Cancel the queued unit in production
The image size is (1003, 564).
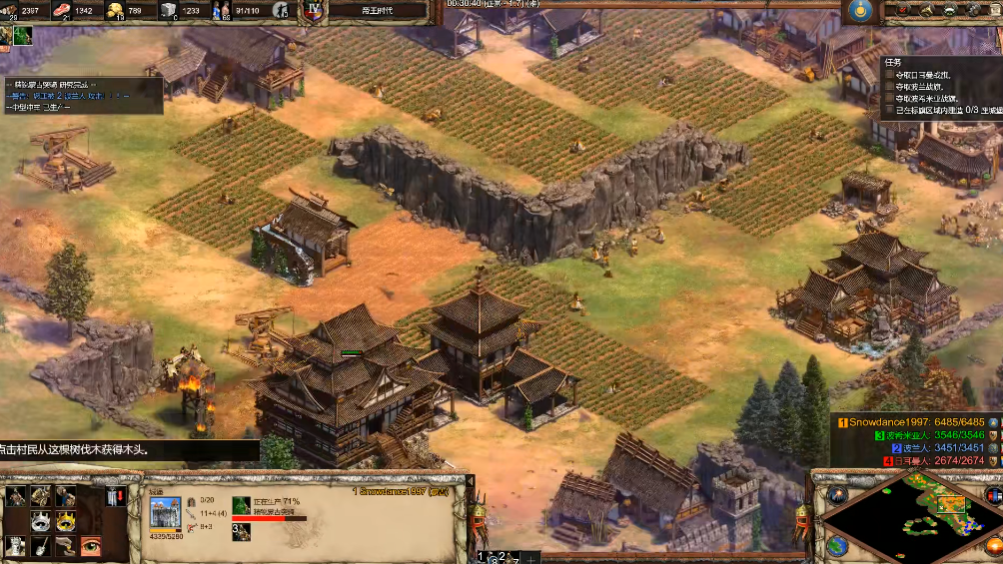point(241,531)
